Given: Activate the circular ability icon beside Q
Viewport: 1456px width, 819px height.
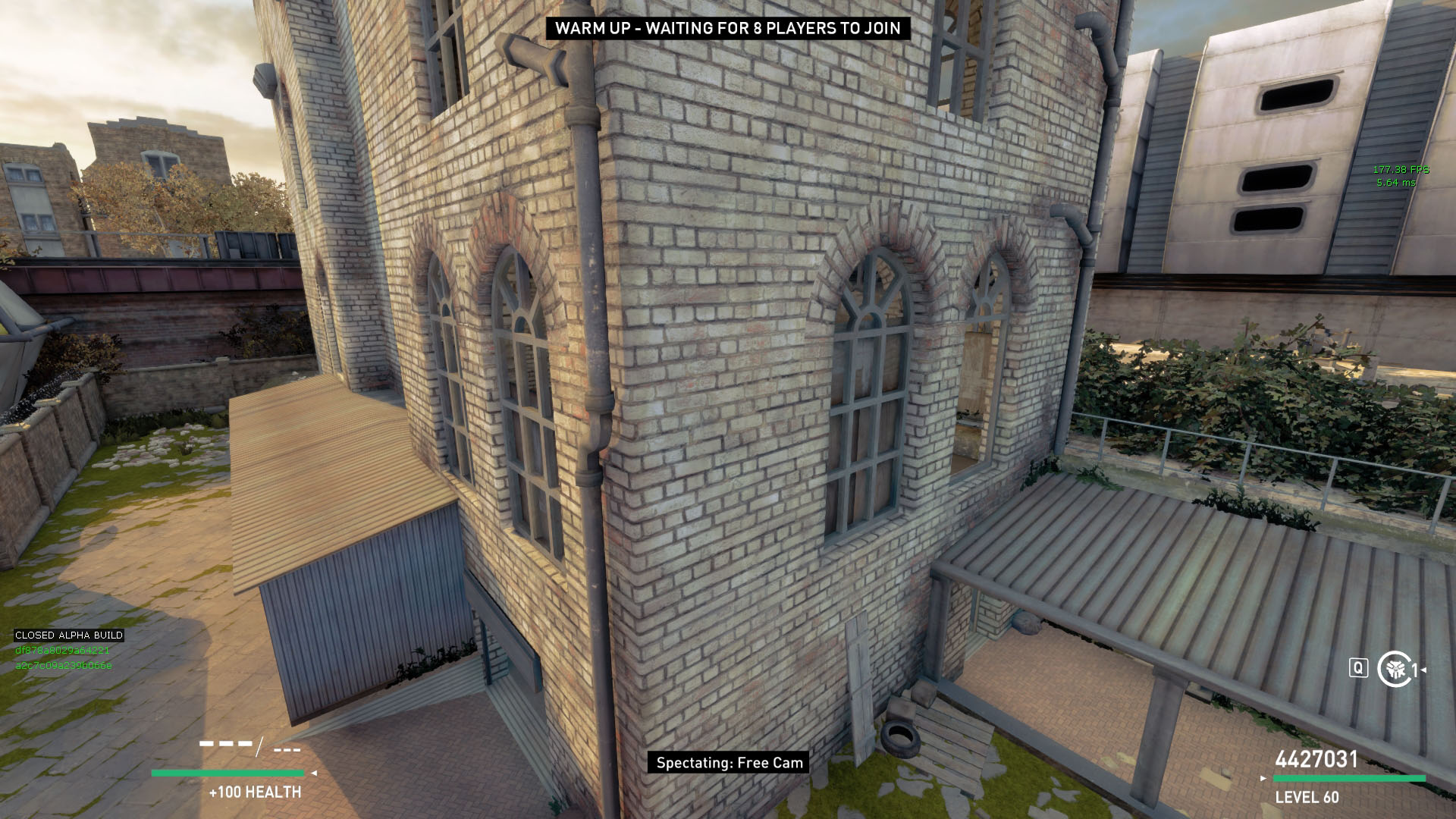Looking at the screenshot, I should pos(1394,669).
